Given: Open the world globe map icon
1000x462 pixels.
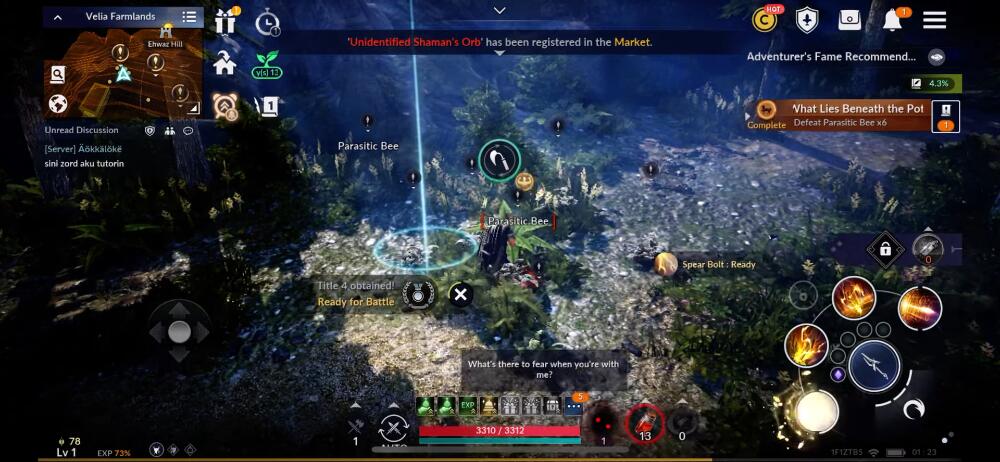Looking at the screenshot, I should (58, 103).
